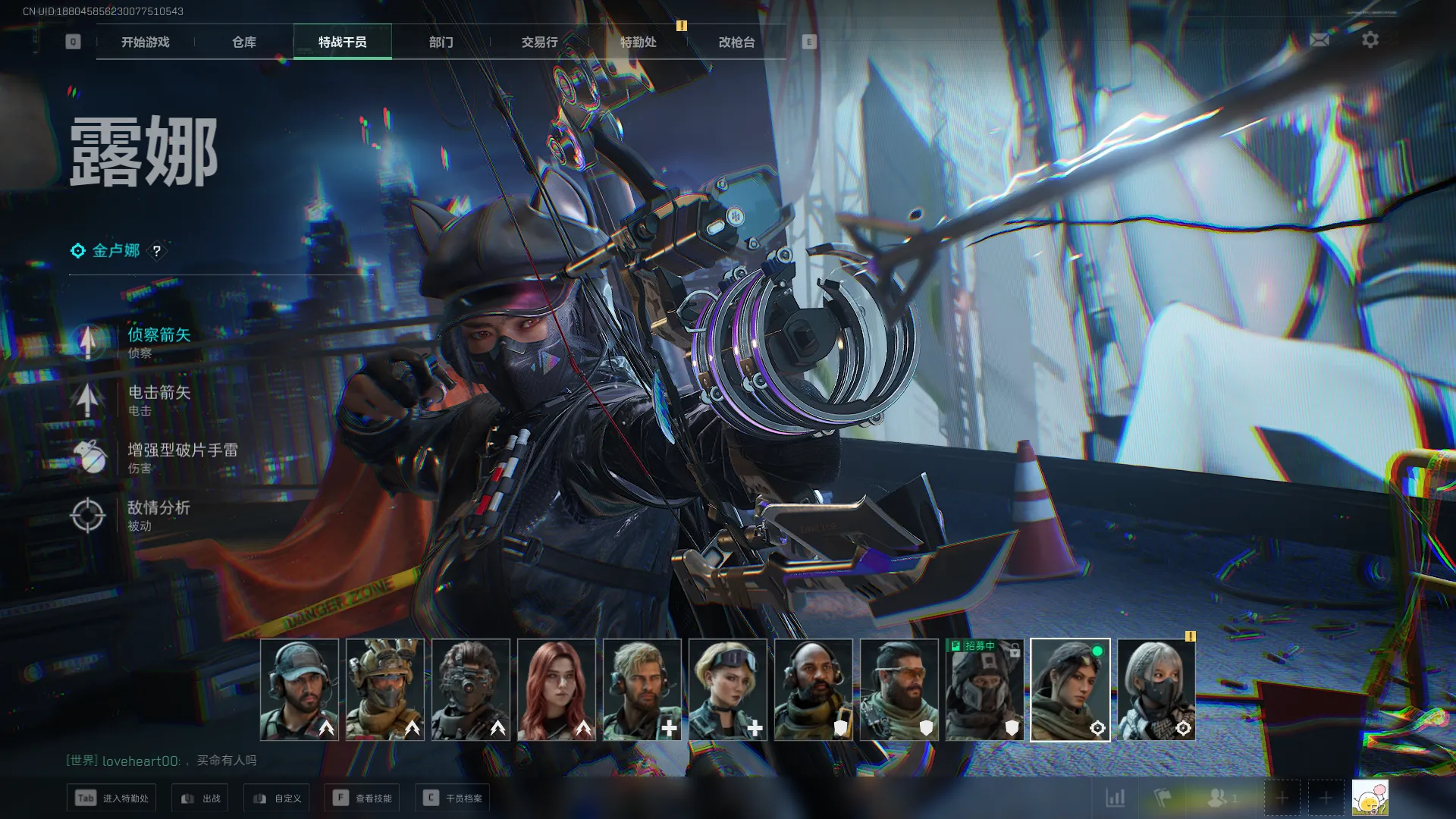This screenshot has height=819, width=1456.
Task: Pick the silver-haired masked operator portrait
Action: [1156, 689]
